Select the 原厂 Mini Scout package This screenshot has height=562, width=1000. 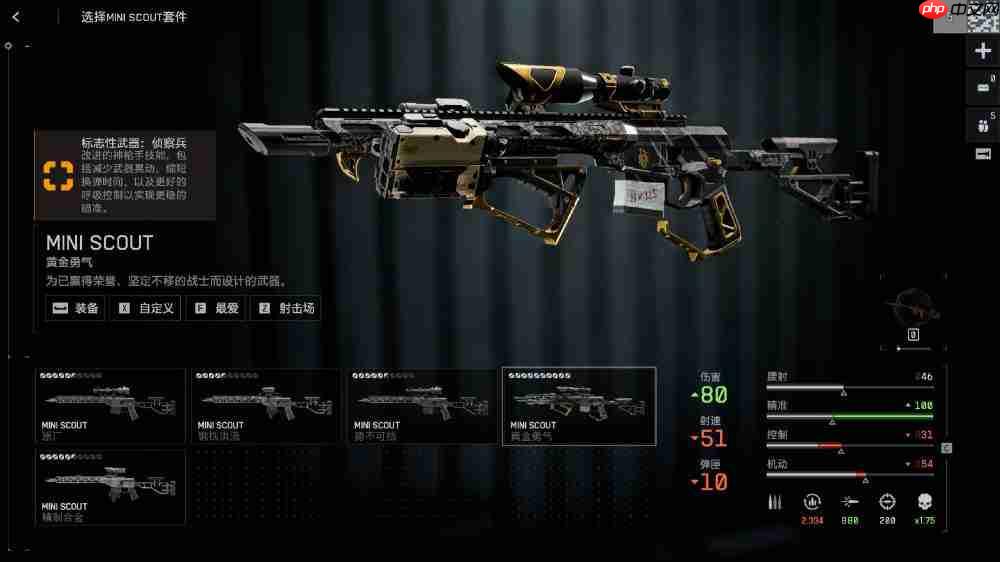pos(111,406)
